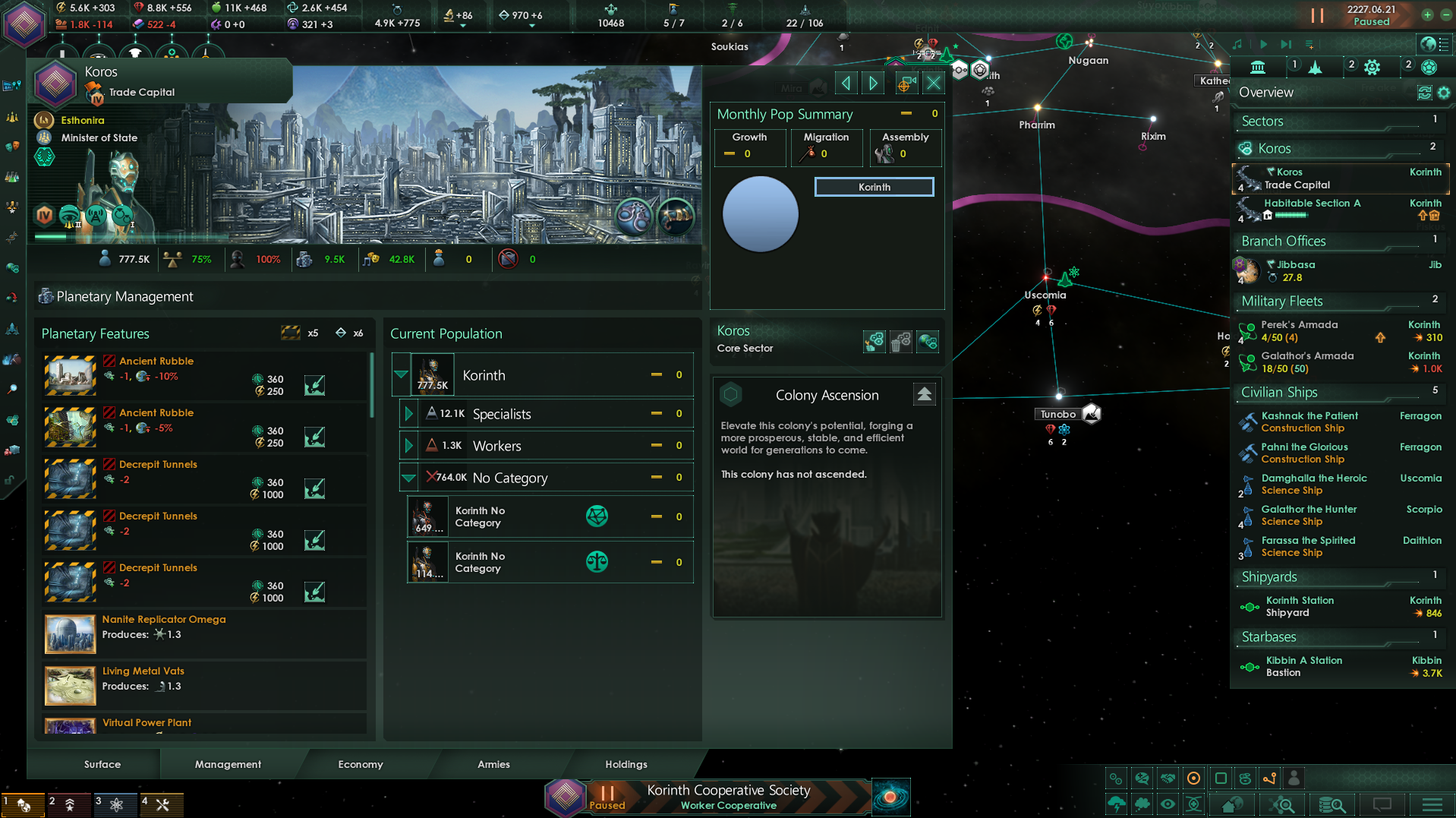Expand the Workers population row
The image size is (1456, 818).
408,446
